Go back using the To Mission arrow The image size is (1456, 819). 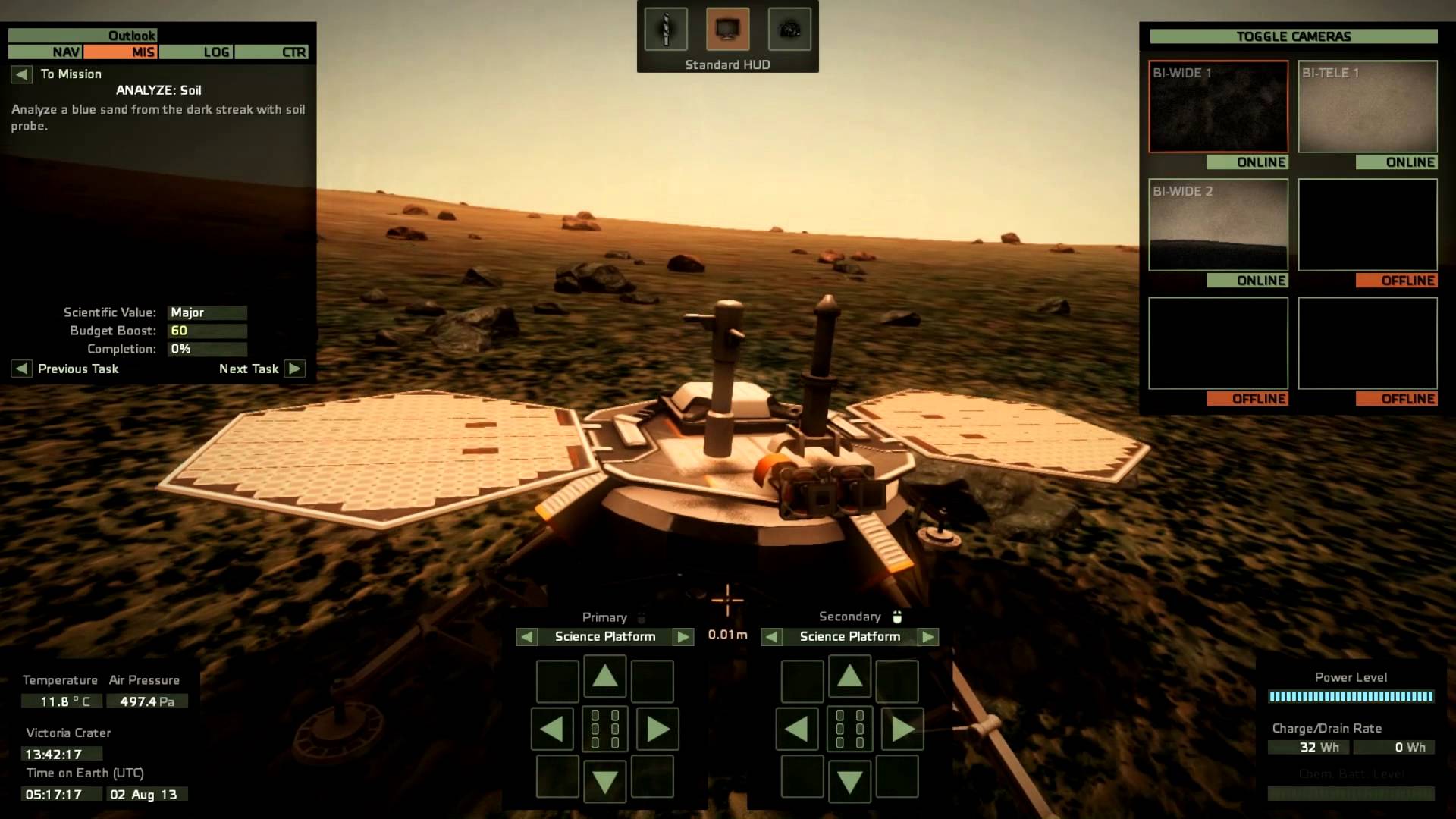[21, 74]
